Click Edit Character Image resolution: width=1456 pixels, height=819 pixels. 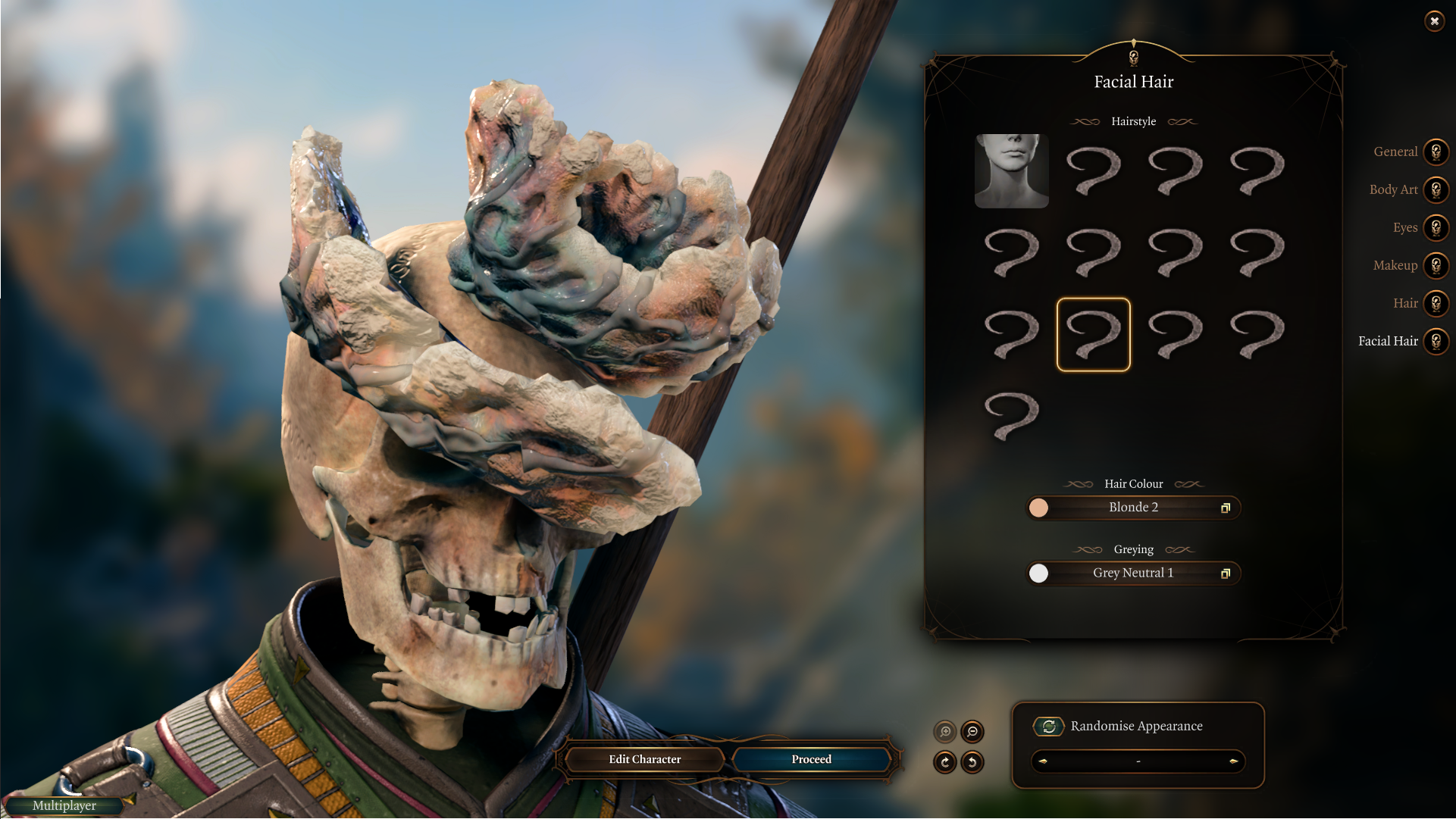(x=644, y=760)
